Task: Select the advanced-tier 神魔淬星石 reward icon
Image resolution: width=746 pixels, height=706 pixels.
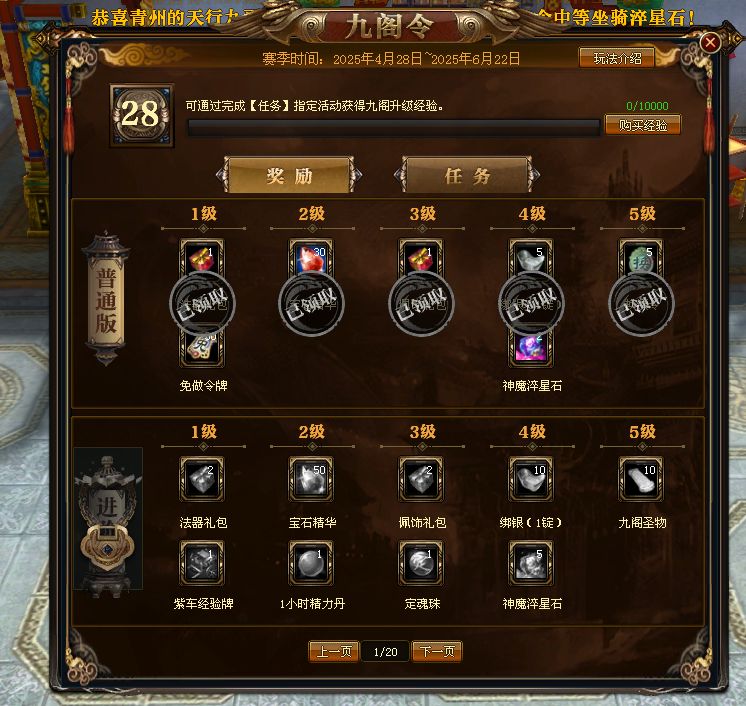Action: click(531, 563)
